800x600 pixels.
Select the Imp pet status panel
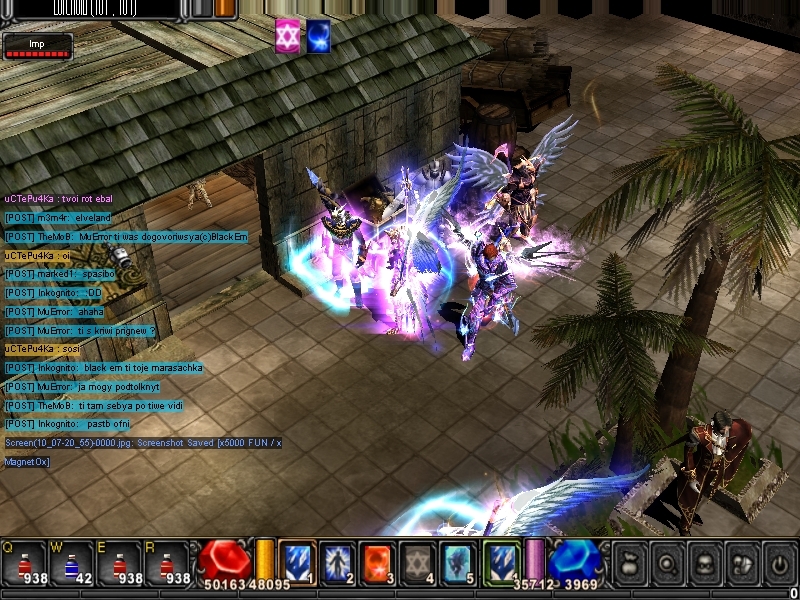coord(37,47)
